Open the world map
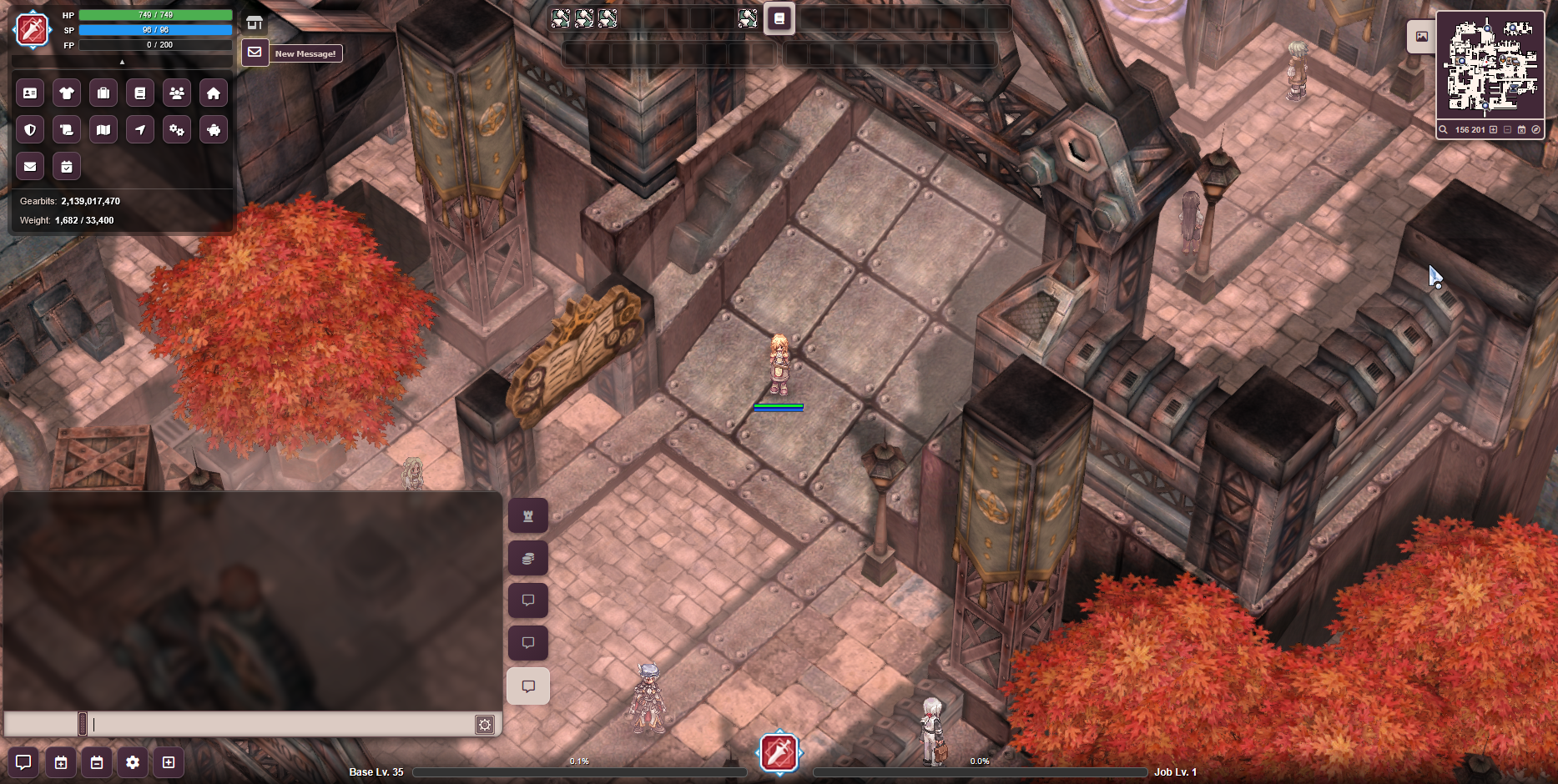Viewport: 1558px width, 784px height. [103, 129]
